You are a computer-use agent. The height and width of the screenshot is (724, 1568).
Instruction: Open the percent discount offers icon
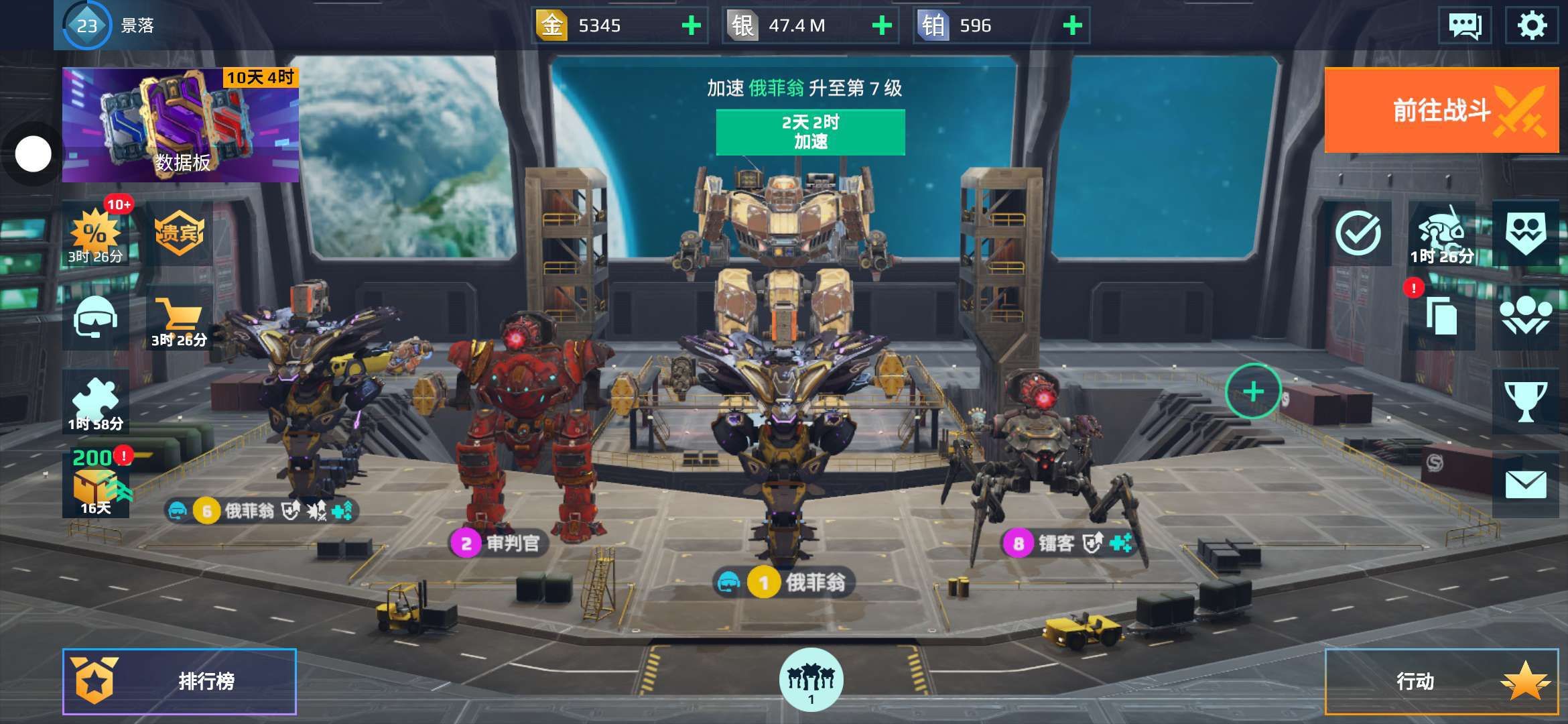click(x=95, y=234)
